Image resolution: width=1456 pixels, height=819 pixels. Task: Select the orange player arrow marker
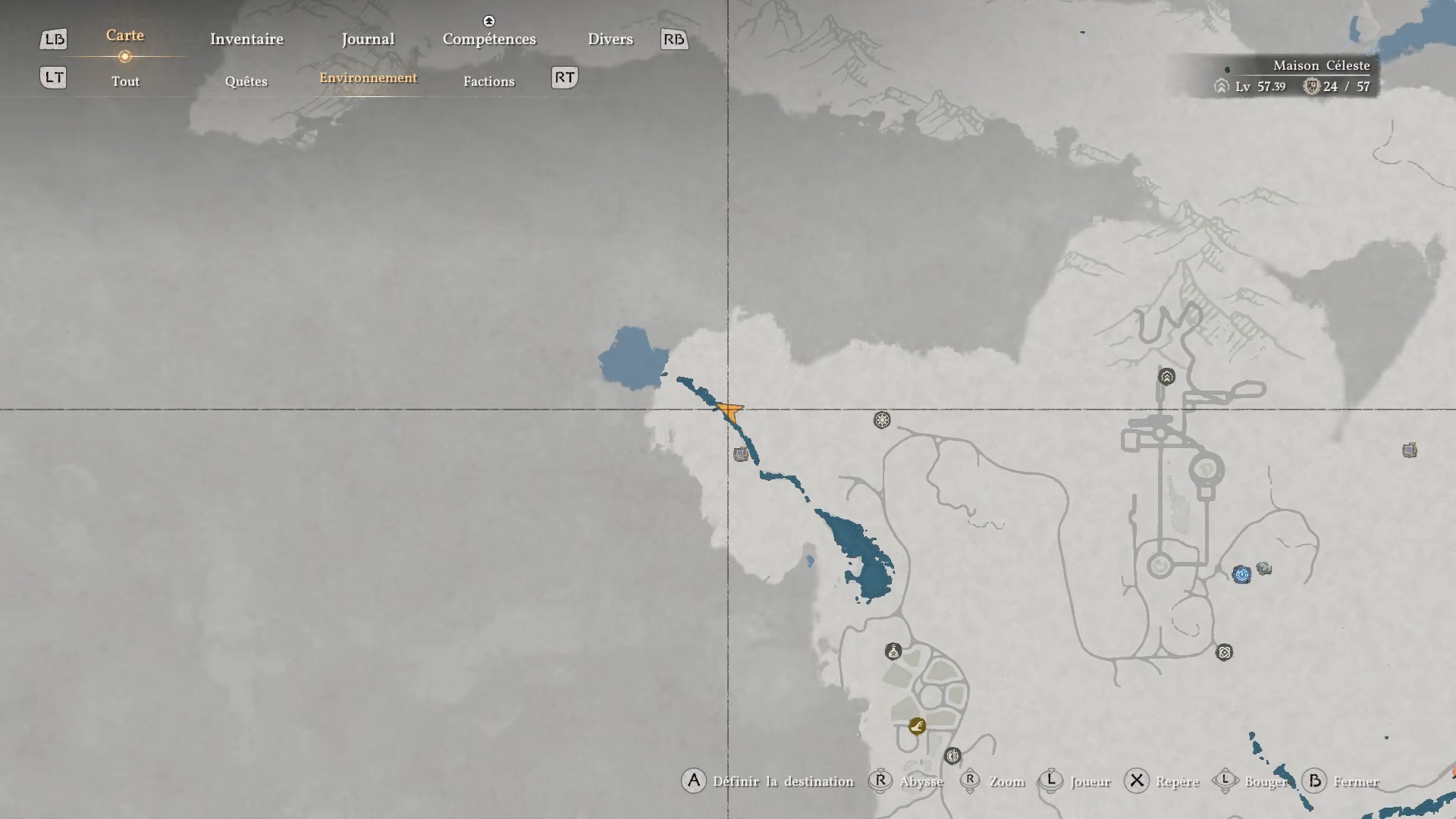tap(730, 412)
